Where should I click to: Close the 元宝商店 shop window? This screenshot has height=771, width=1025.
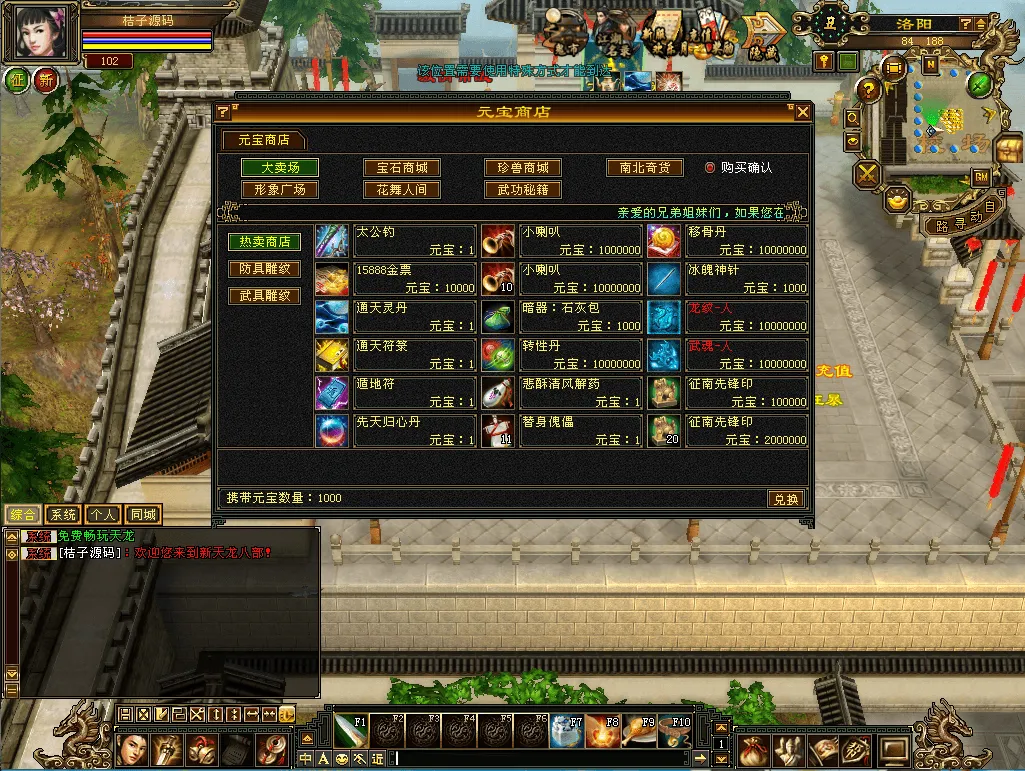coord(802,113)
